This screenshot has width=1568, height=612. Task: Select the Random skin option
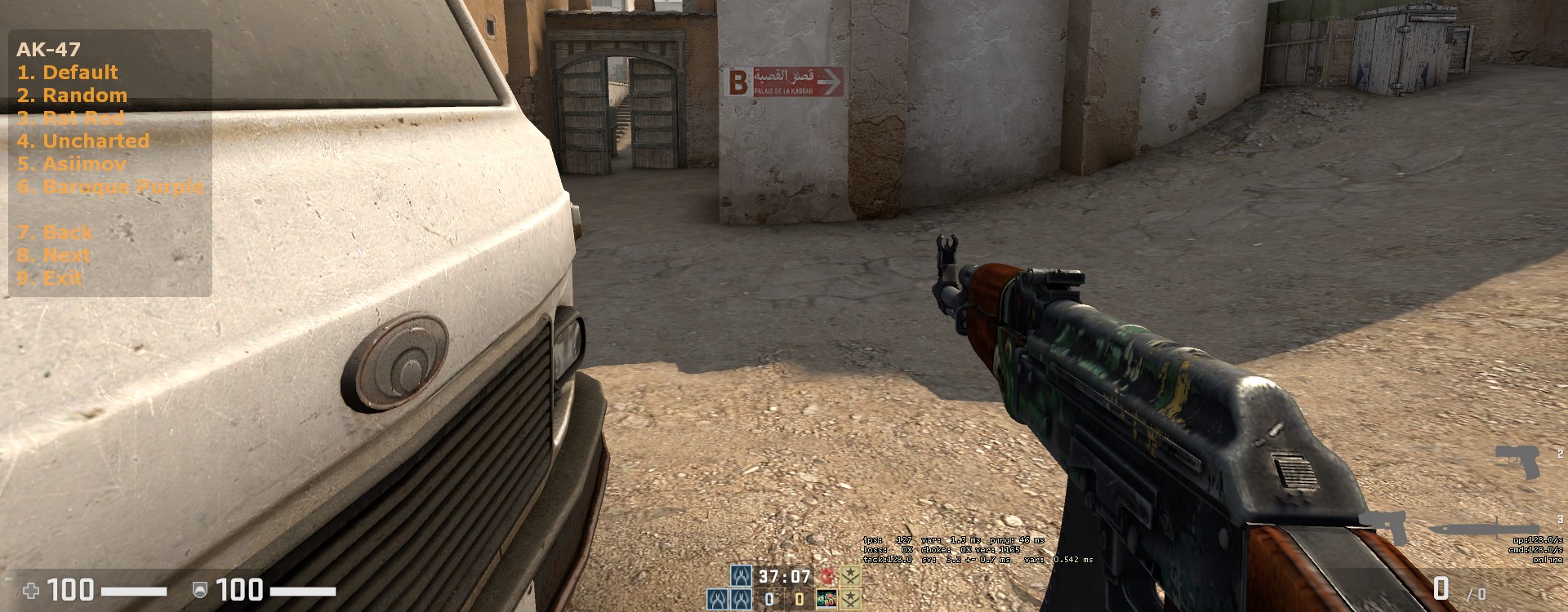[x=72, y=95]
